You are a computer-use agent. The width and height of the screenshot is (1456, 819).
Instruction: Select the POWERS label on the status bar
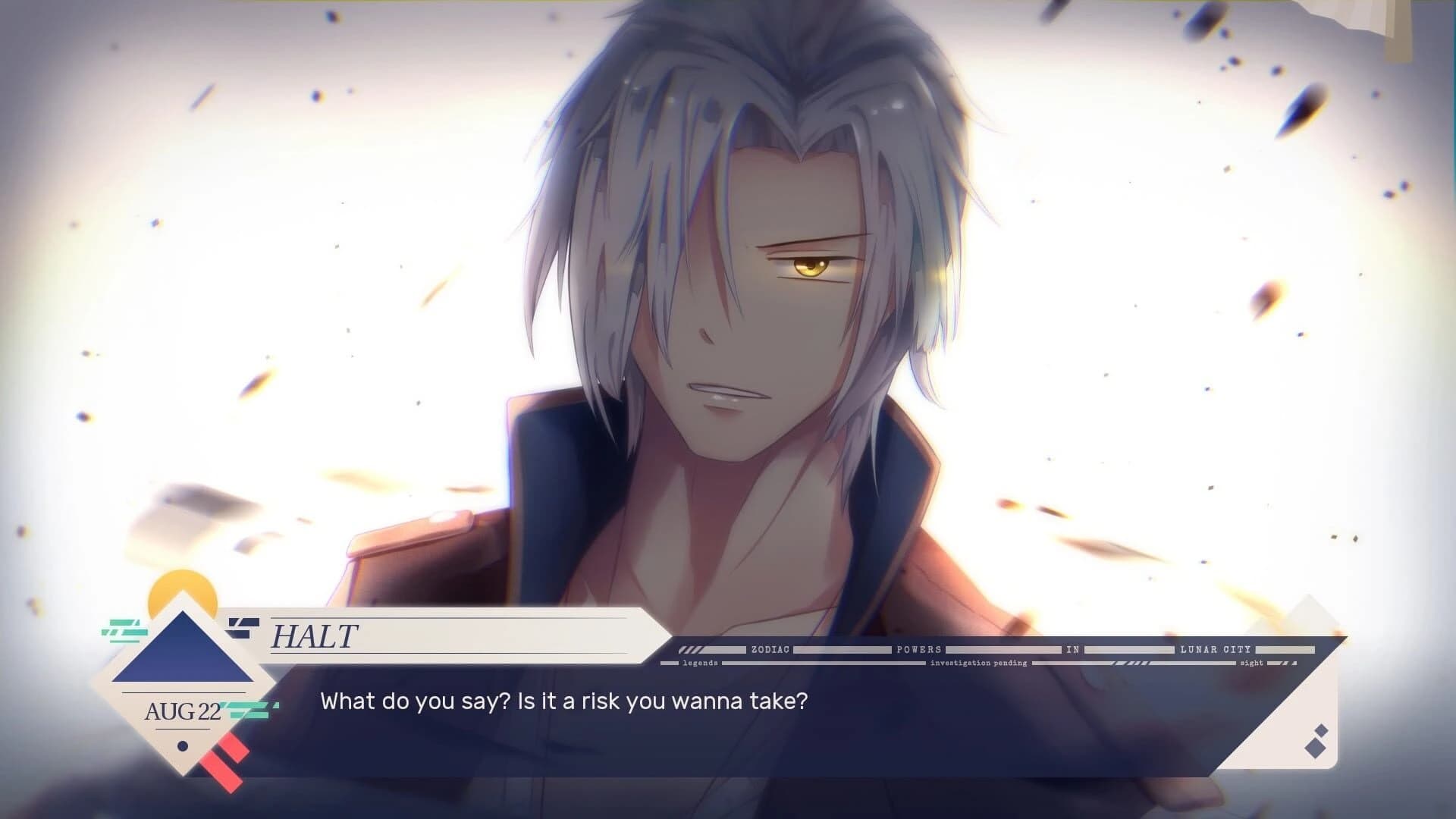(920, 649)
